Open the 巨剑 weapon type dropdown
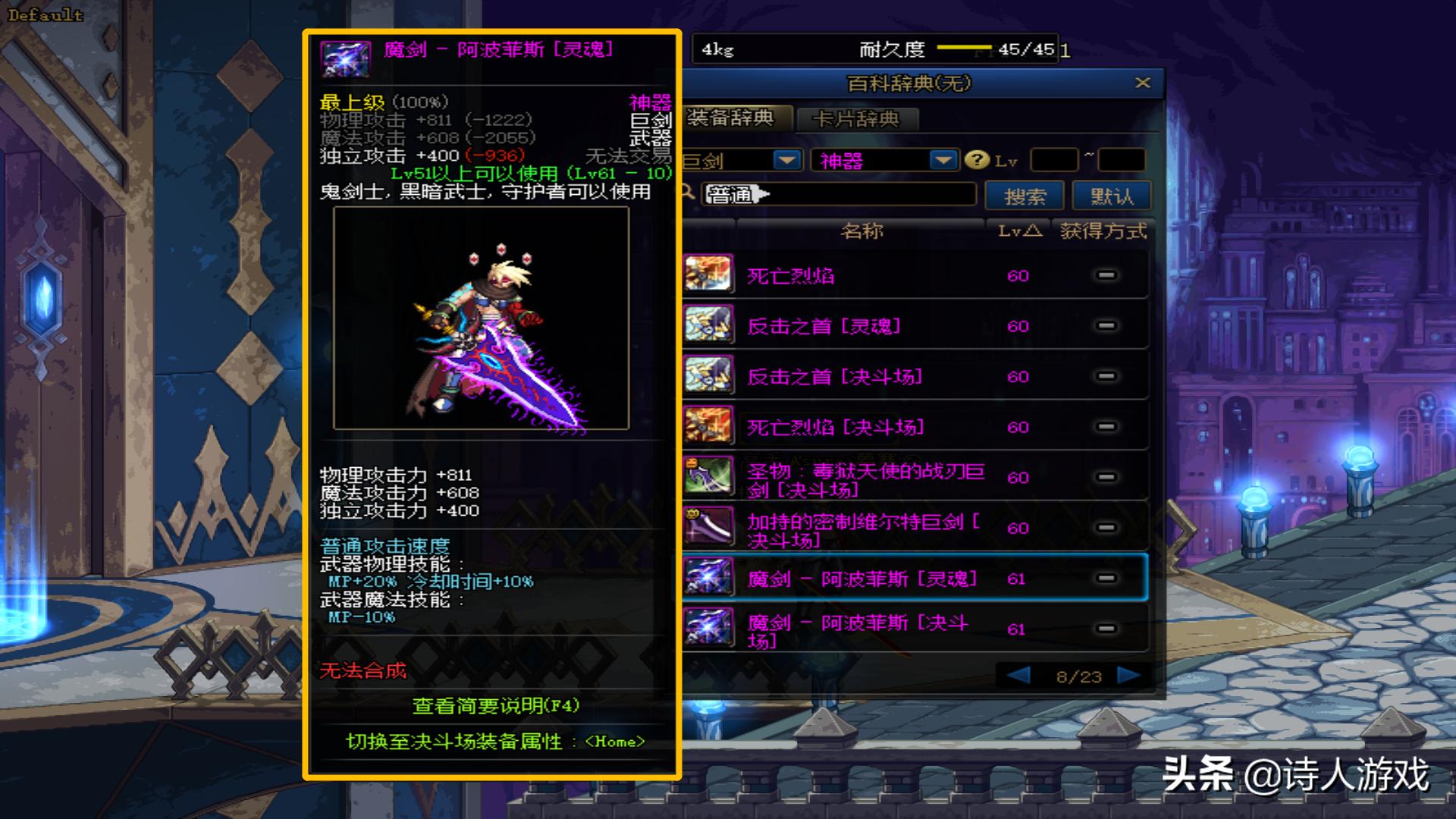This screenshot has height=819, width=1456. (786, 160)
